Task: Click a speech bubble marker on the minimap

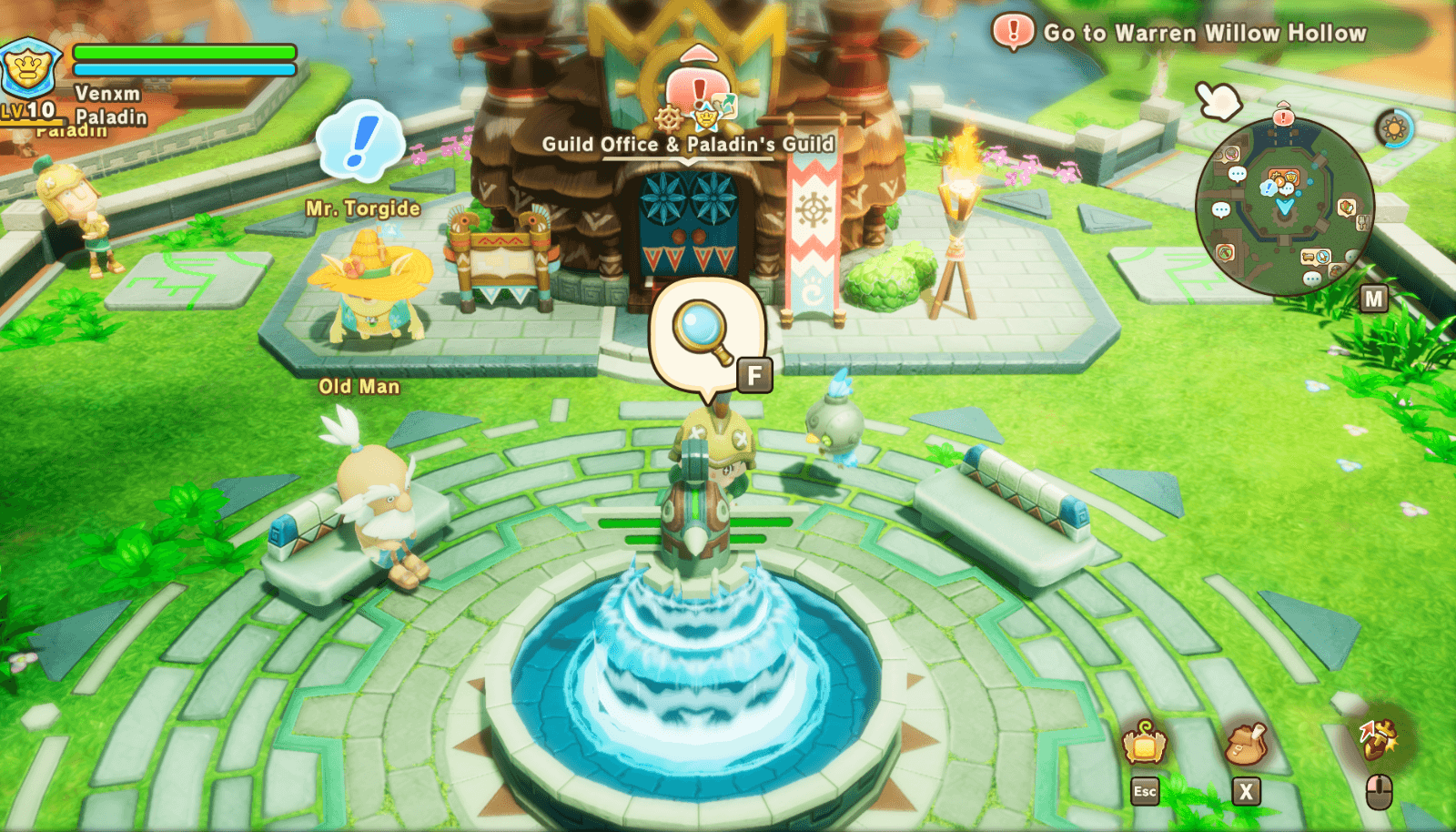Action: coord(1237,174)
